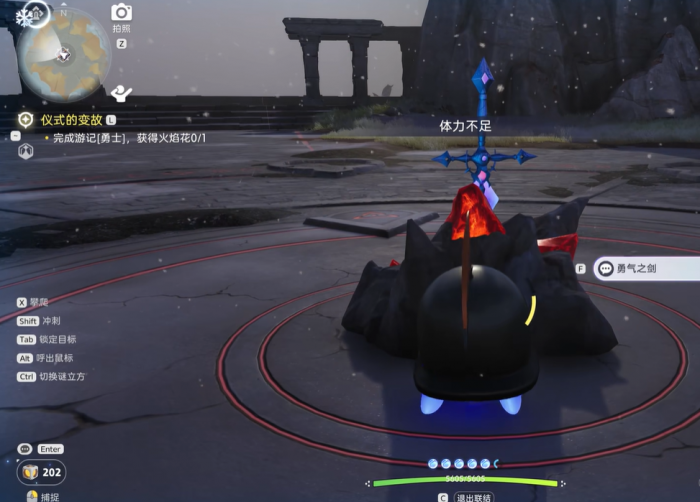Viewport: 700px width, 502px height.
Task: Talk via the 勇气之剑 interaction prompt
Action: (645, 268)
